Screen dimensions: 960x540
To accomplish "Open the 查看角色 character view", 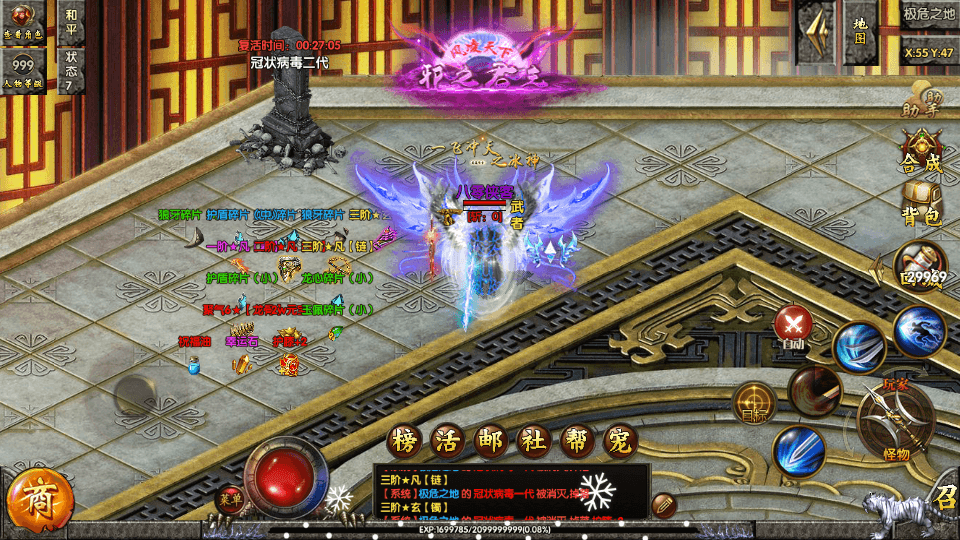I will 23,22.
